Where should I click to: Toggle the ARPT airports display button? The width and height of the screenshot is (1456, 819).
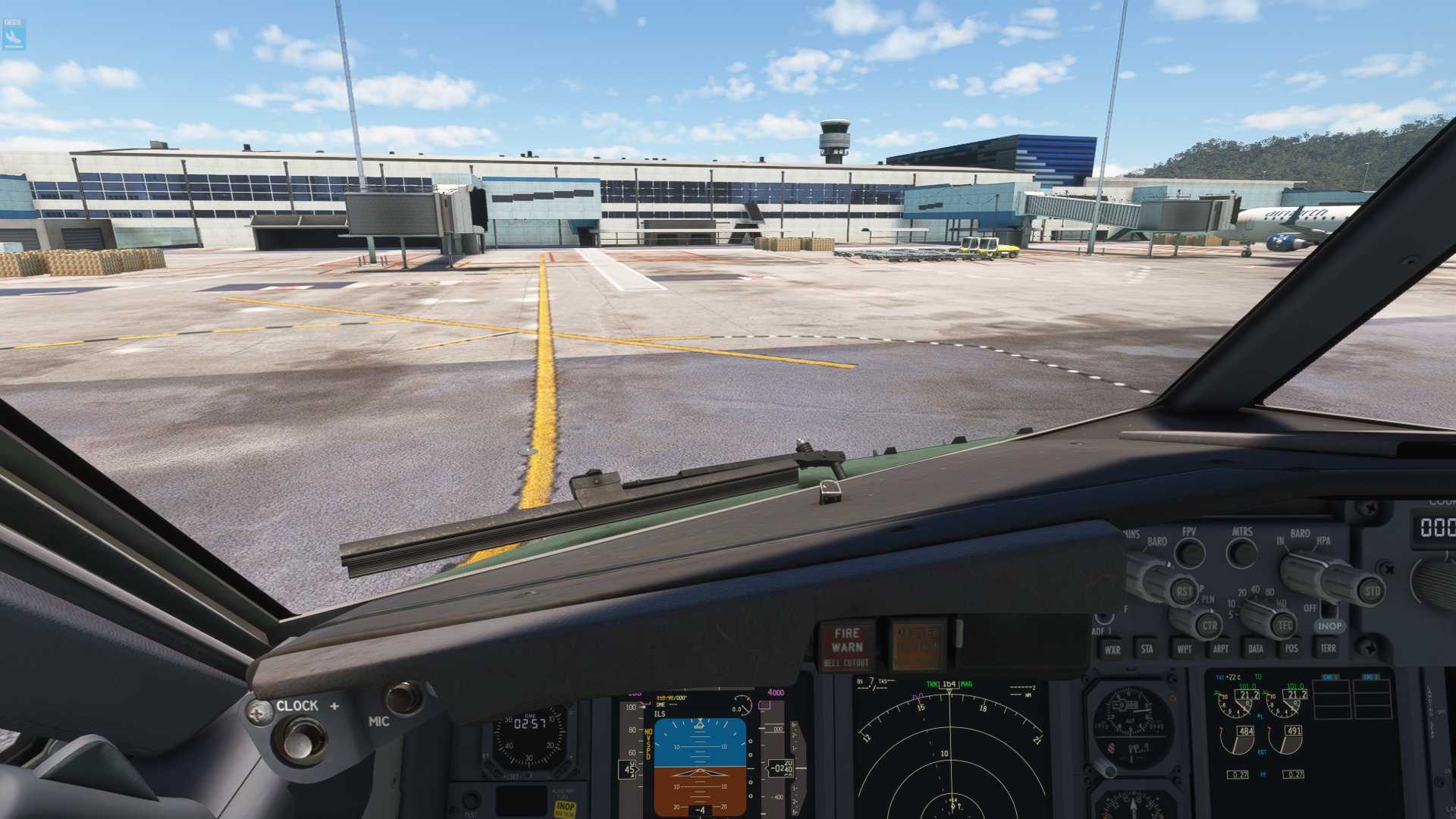tap(1220, 648)
